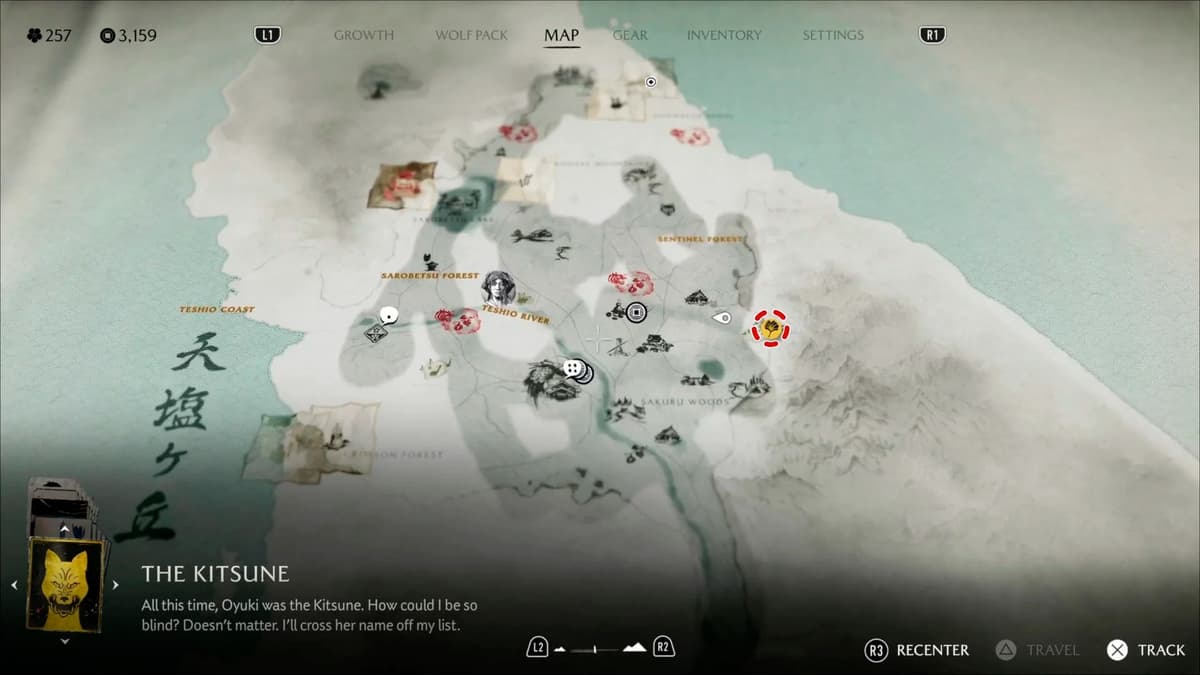The width and height of the screenshot is (1200, 675).
Task: Choose the dice marker on the map
Action: tap(572, 369)
